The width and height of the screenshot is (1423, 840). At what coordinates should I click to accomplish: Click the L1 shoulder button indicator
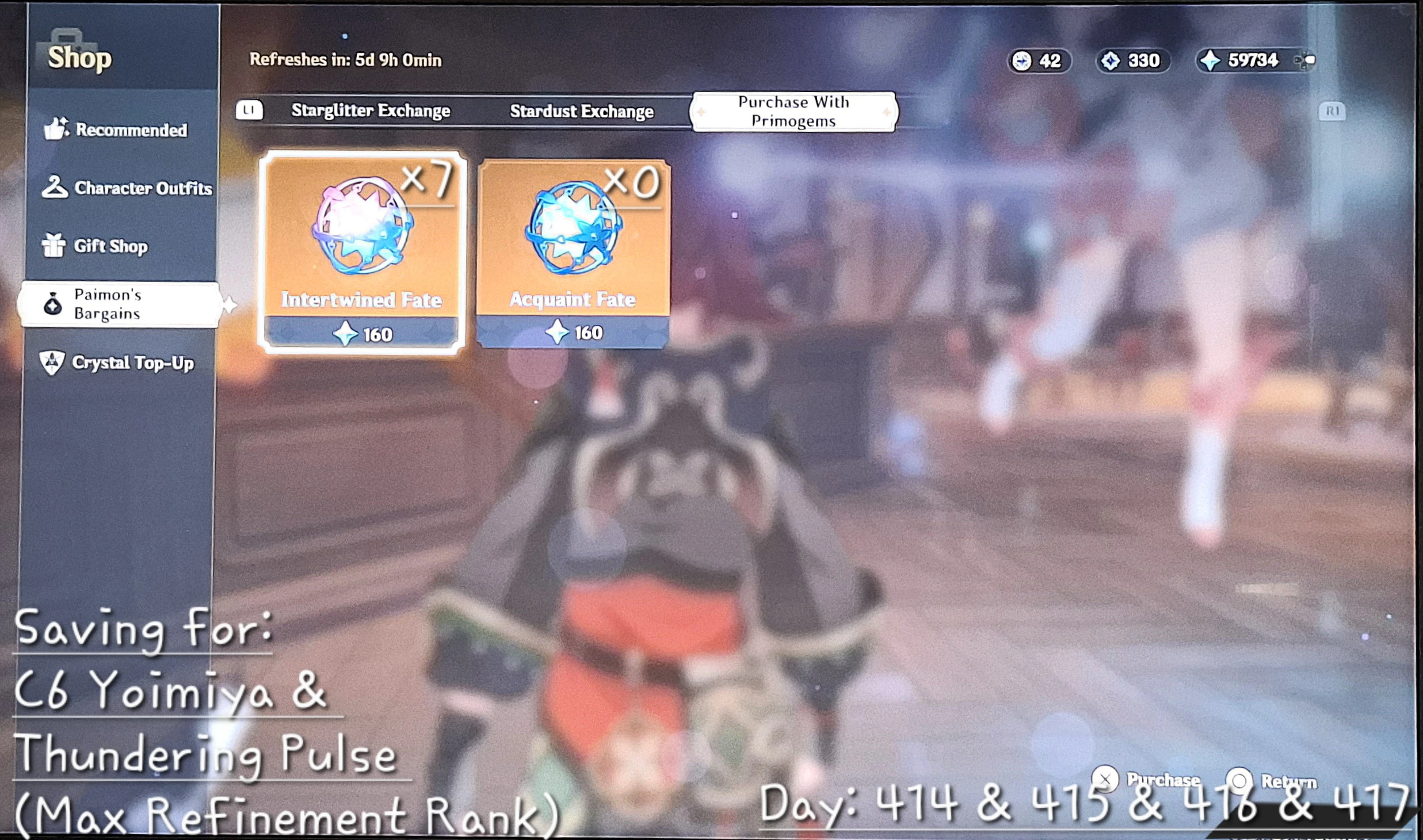(x=250, y=110)
